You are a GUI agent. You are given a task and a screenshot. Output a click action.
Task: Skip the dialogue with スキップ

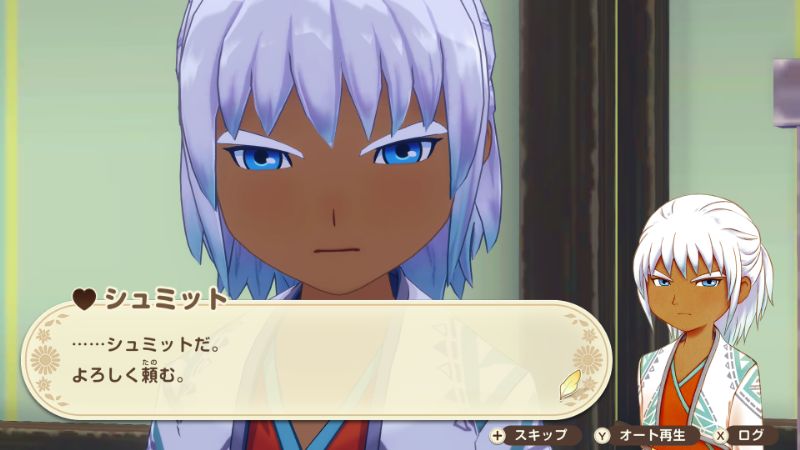533,435
